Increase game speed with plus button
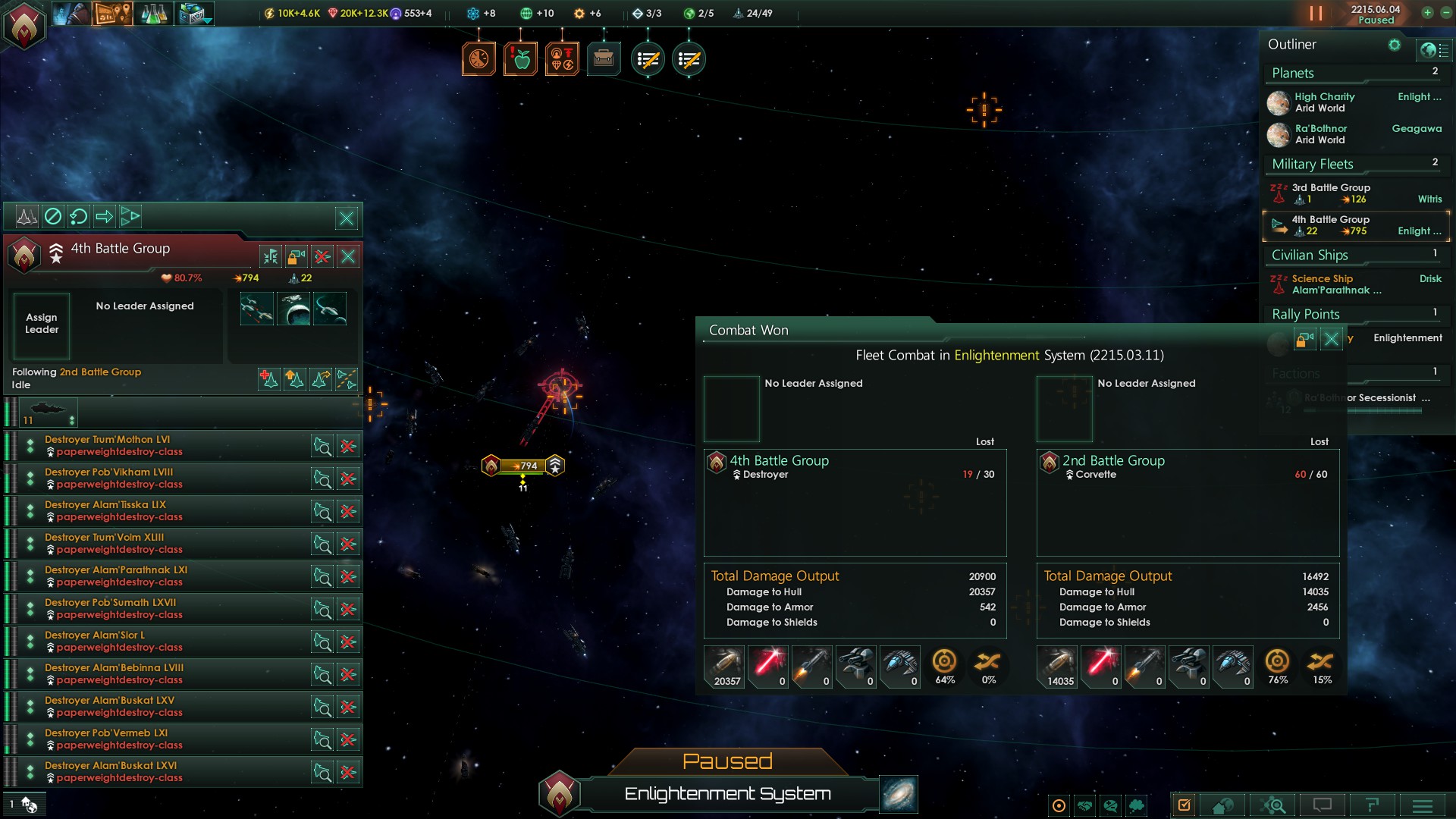The image size is (1456, 819). (1427, 13)
